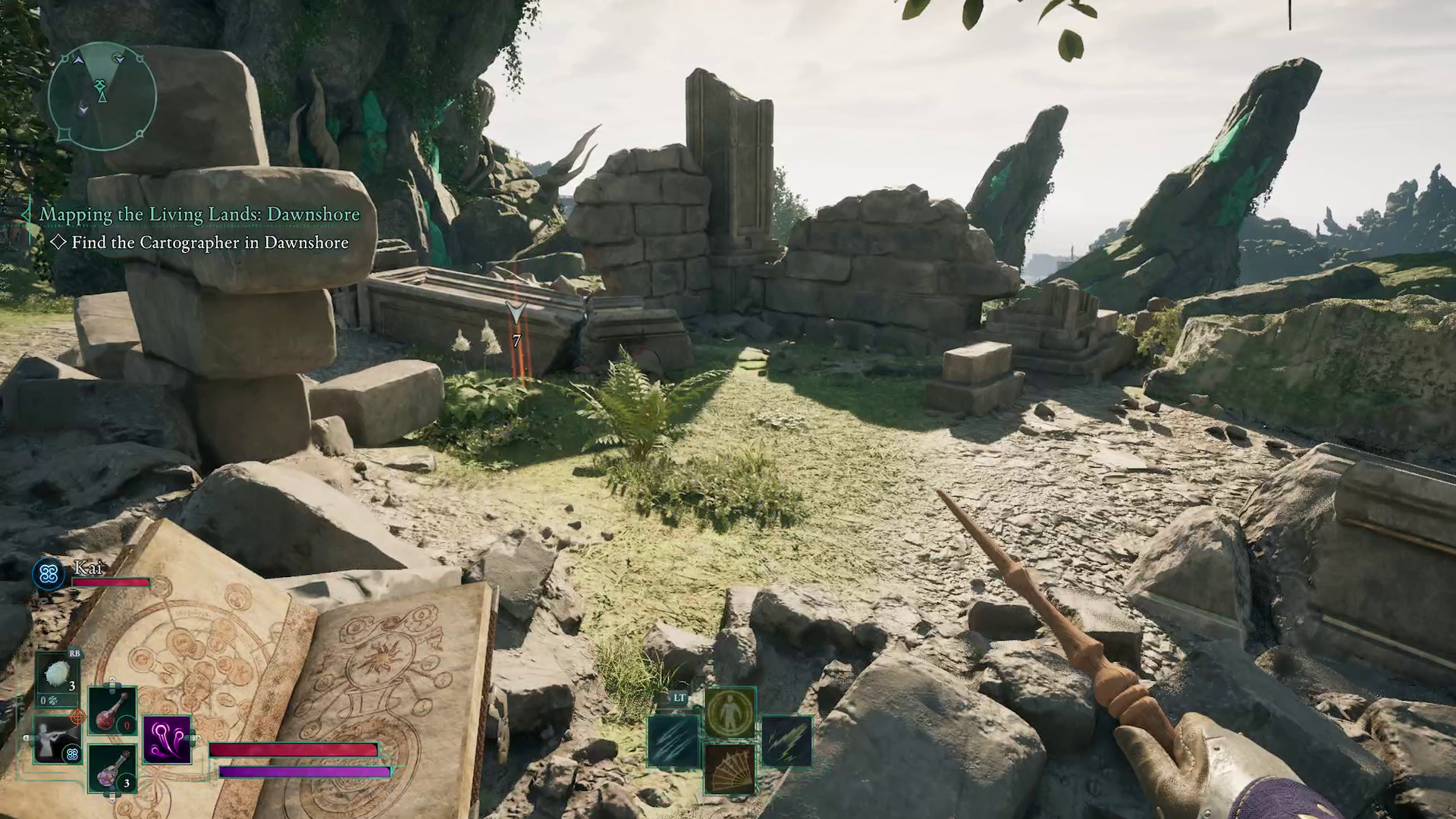Click the orange targeting reticle icon

pyautogui.click(x=77, y=717)
